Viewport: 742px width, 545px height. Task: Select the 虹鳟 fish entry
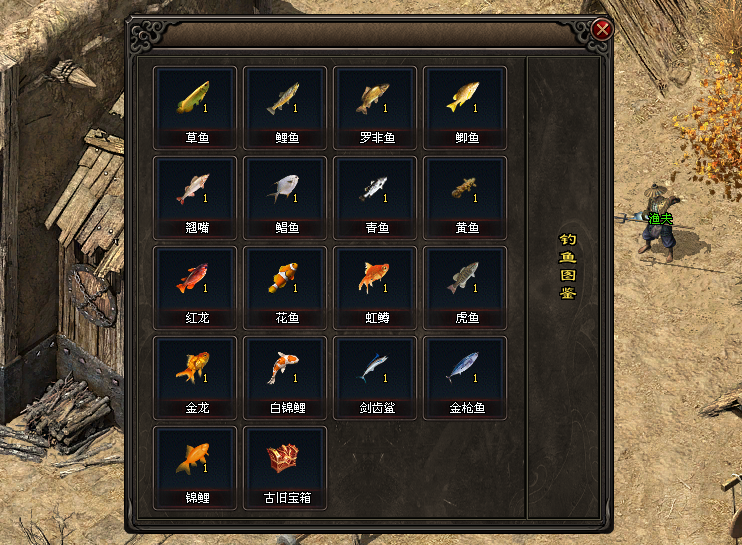tap(375, 280)
